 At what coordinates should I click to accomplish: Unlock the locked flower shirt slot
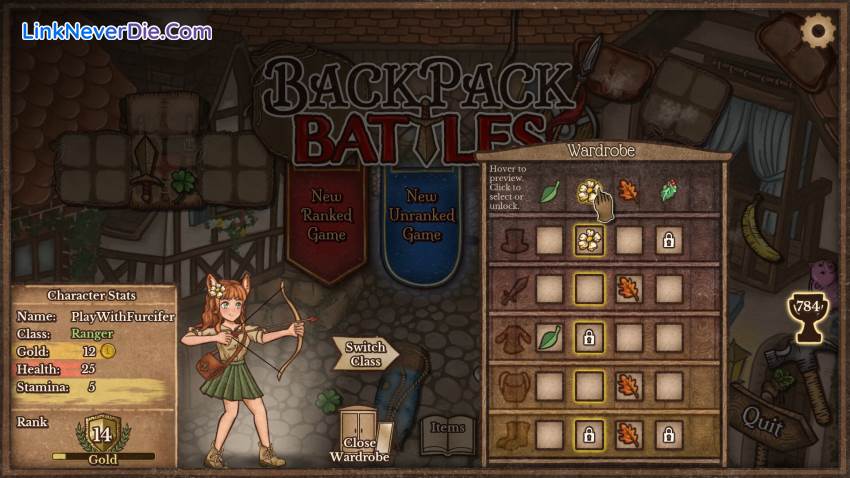(590, 338)
